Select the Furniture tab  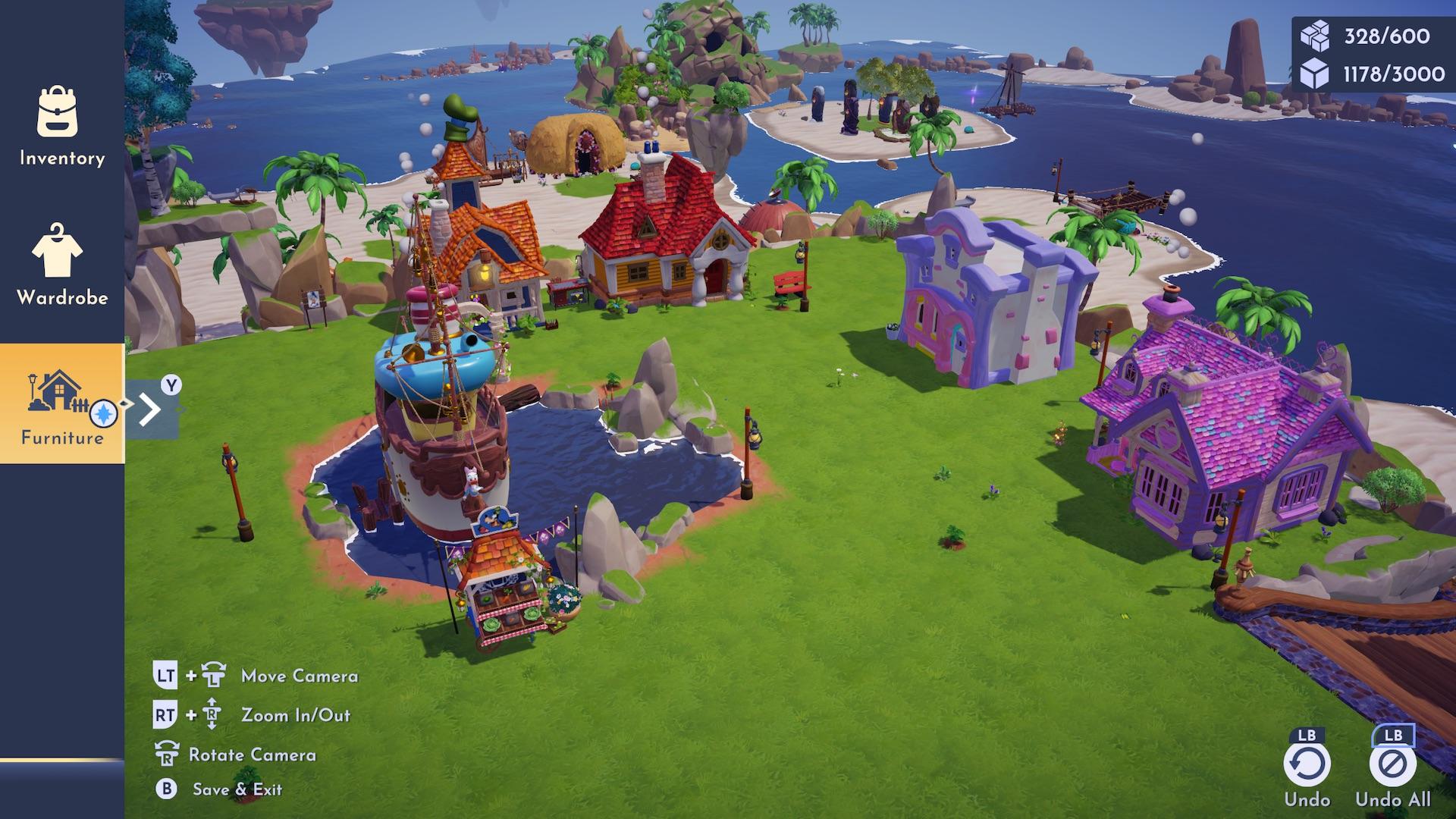[x=61, y=403]
